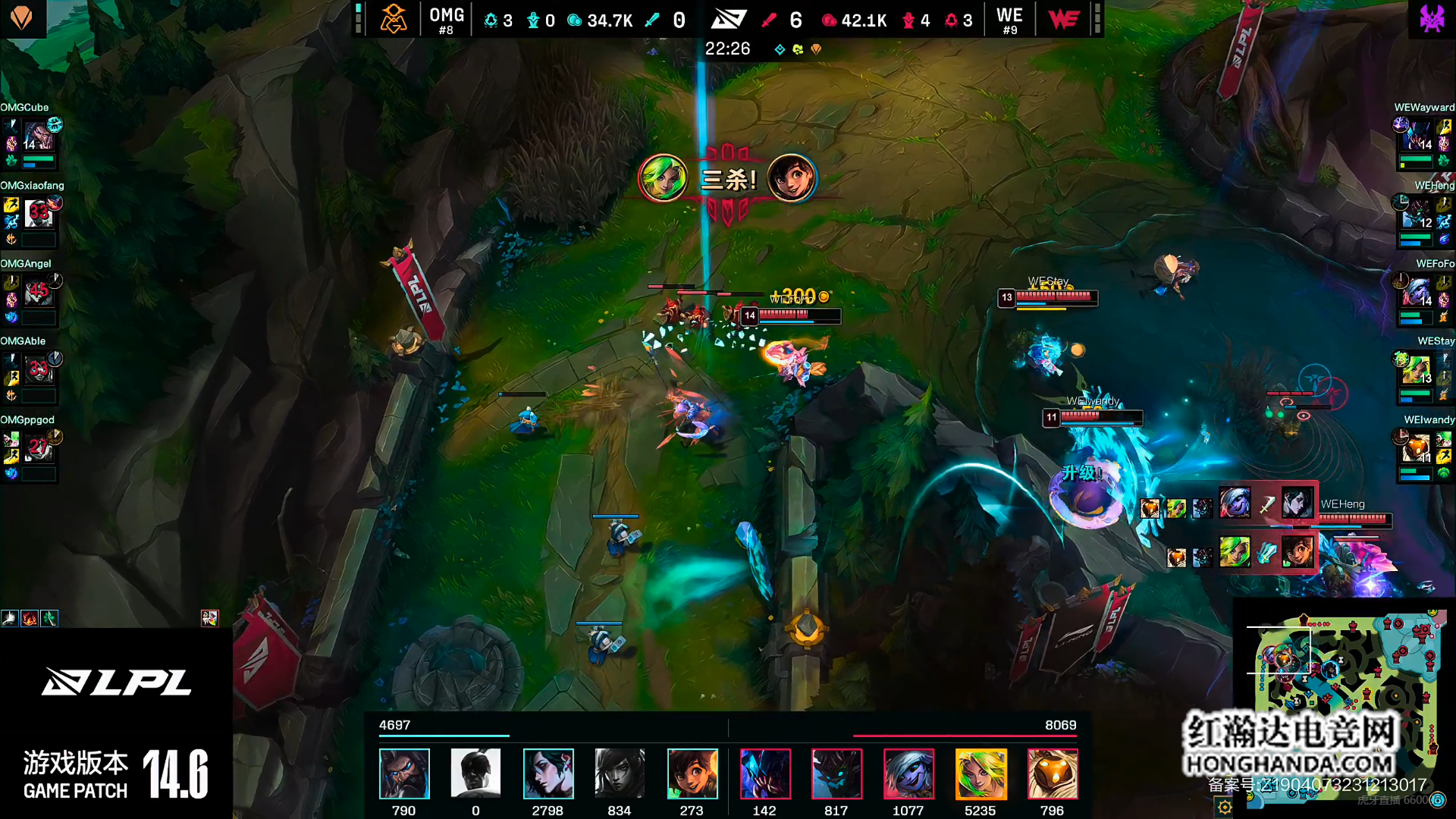
Task: Select Hwei's portrait showing 2798 damage
Action: (x=548, y=773)
